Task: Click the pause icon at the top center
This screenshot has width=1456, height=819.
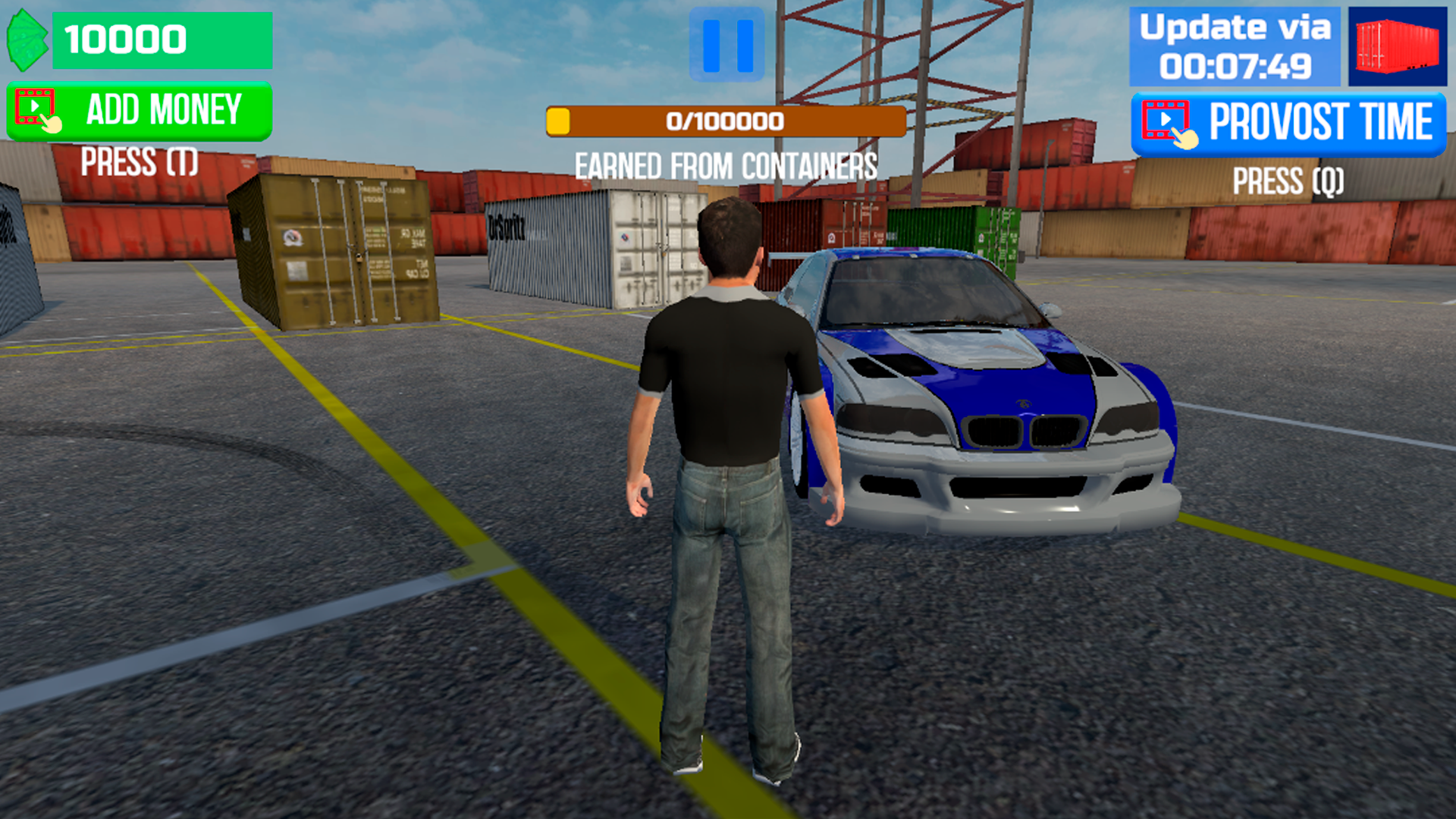Action: click(x=726, y=43)
